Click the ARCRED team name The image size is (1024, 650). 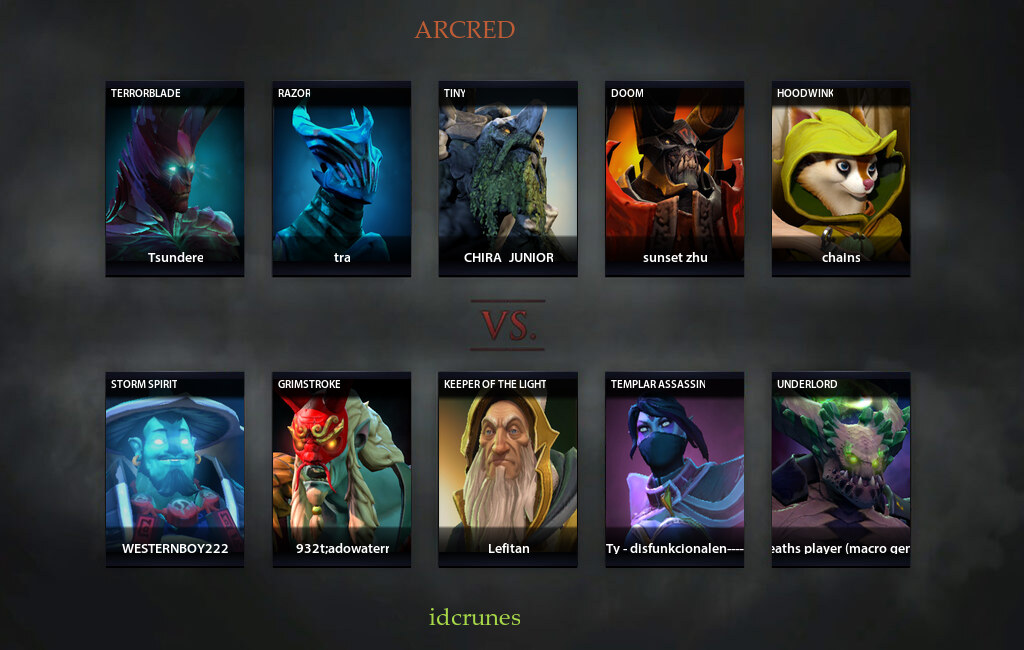coord(465,30)
